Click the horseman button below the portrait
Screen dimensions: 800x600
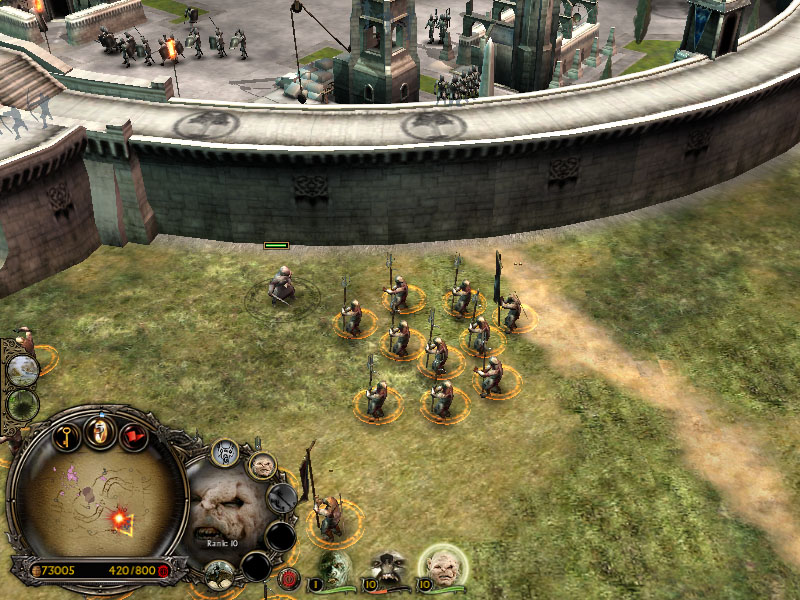219,573
